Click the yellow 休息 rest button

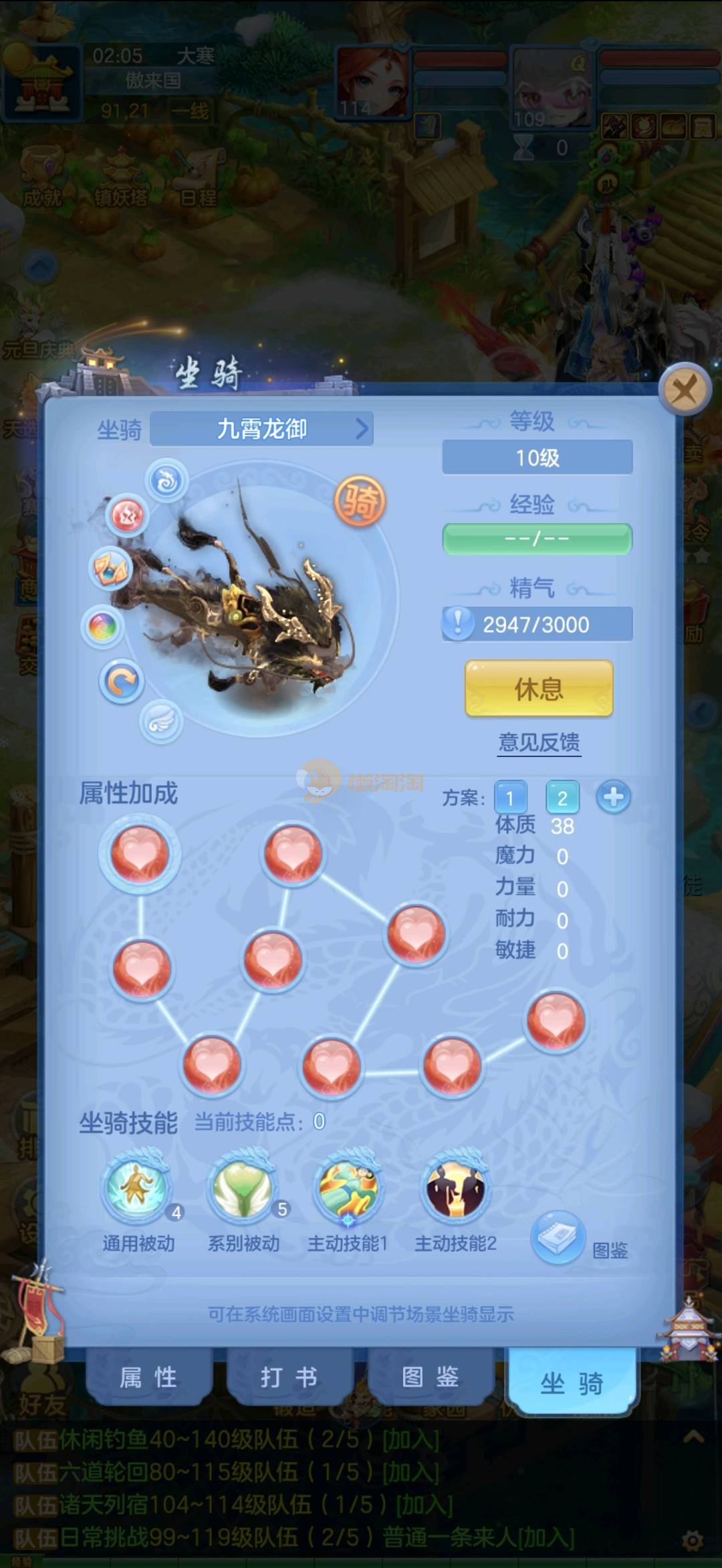tap(539, 688)
